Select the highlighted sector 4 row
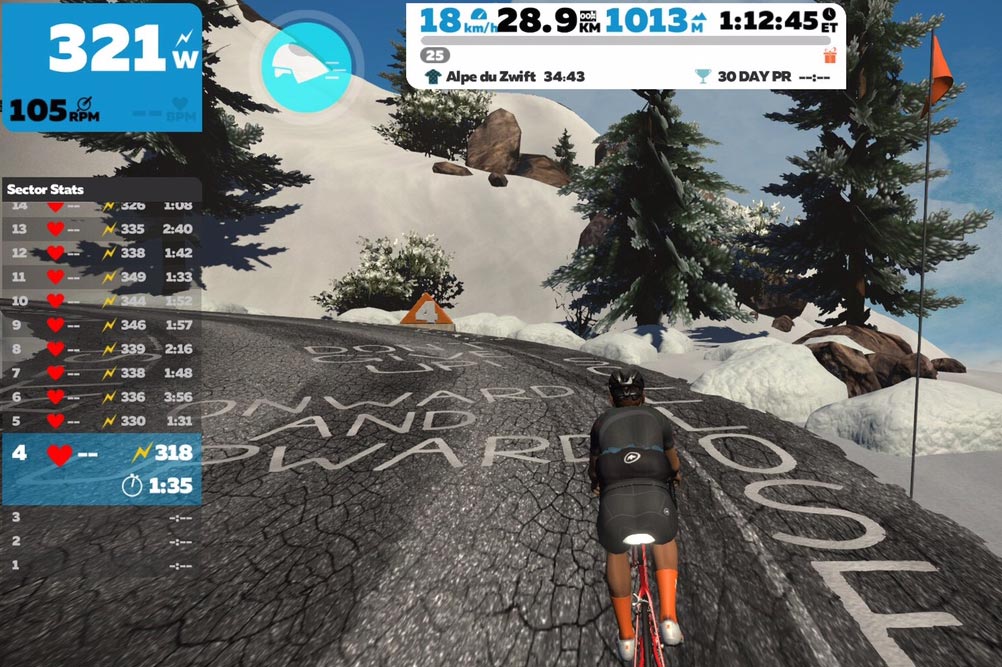 [101, 469]
